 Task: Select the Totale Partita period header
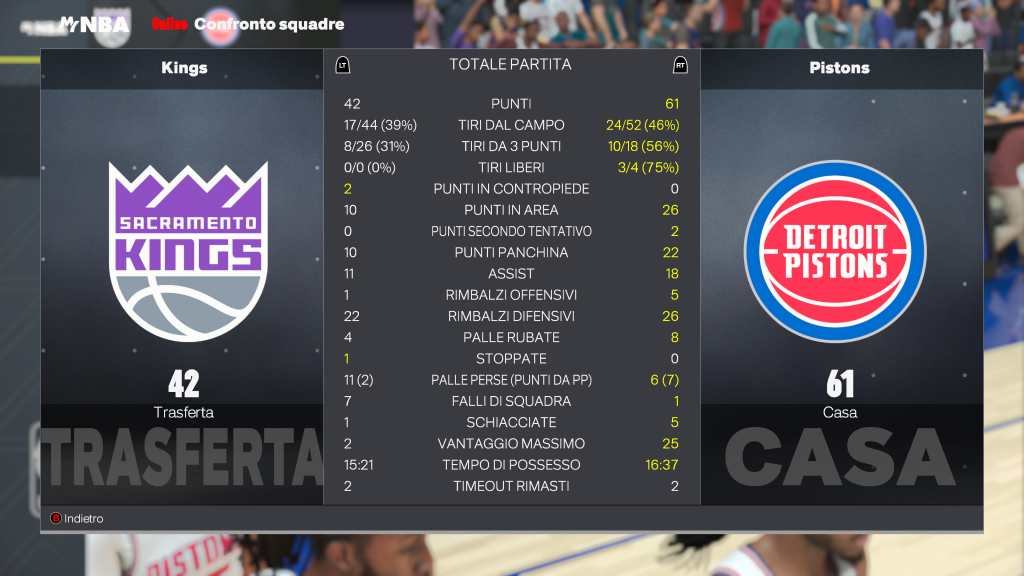510,65
